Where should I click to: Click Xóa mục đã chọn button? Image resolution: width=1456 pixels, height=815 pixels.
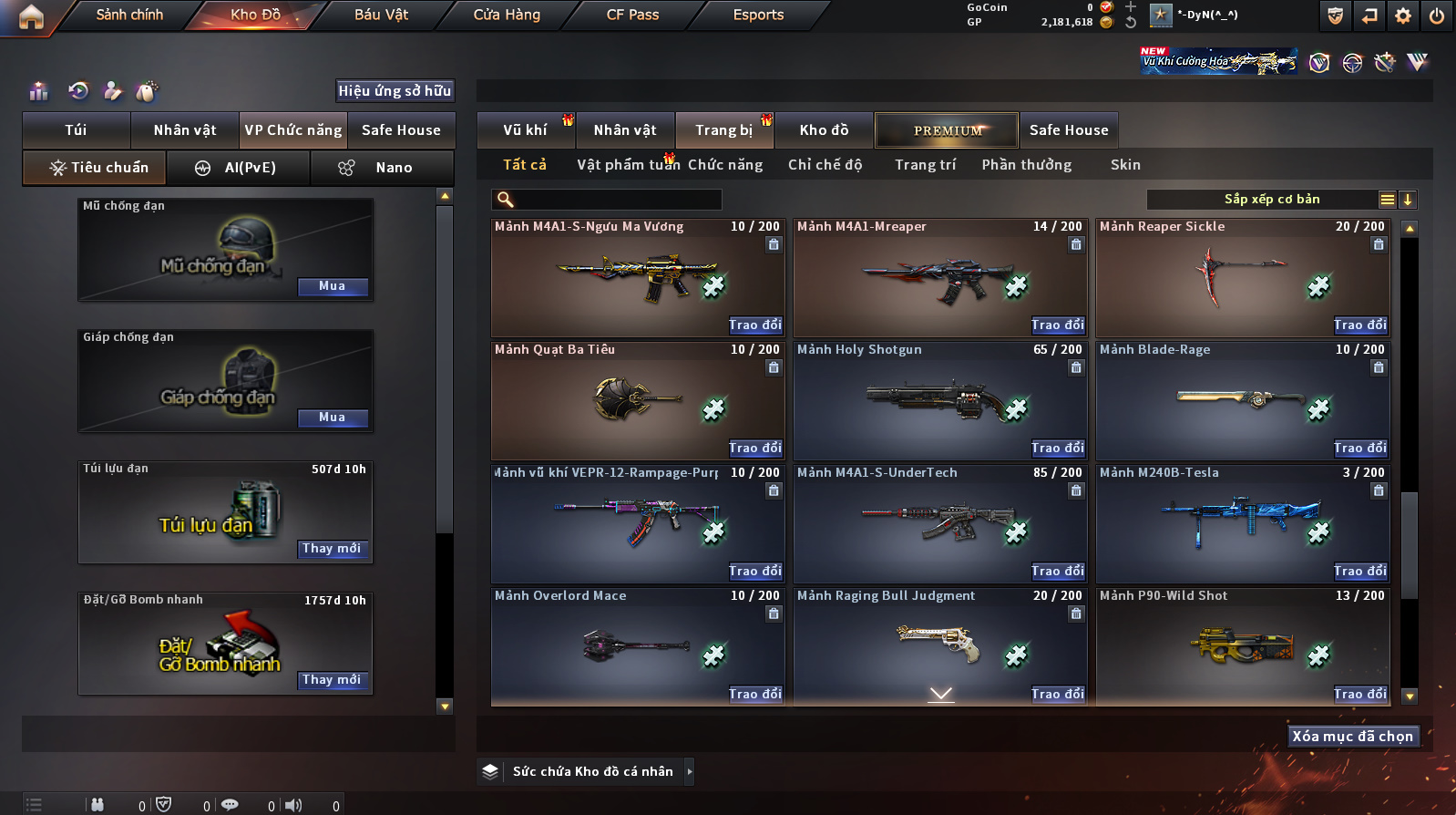click(x=1353, y=737)
